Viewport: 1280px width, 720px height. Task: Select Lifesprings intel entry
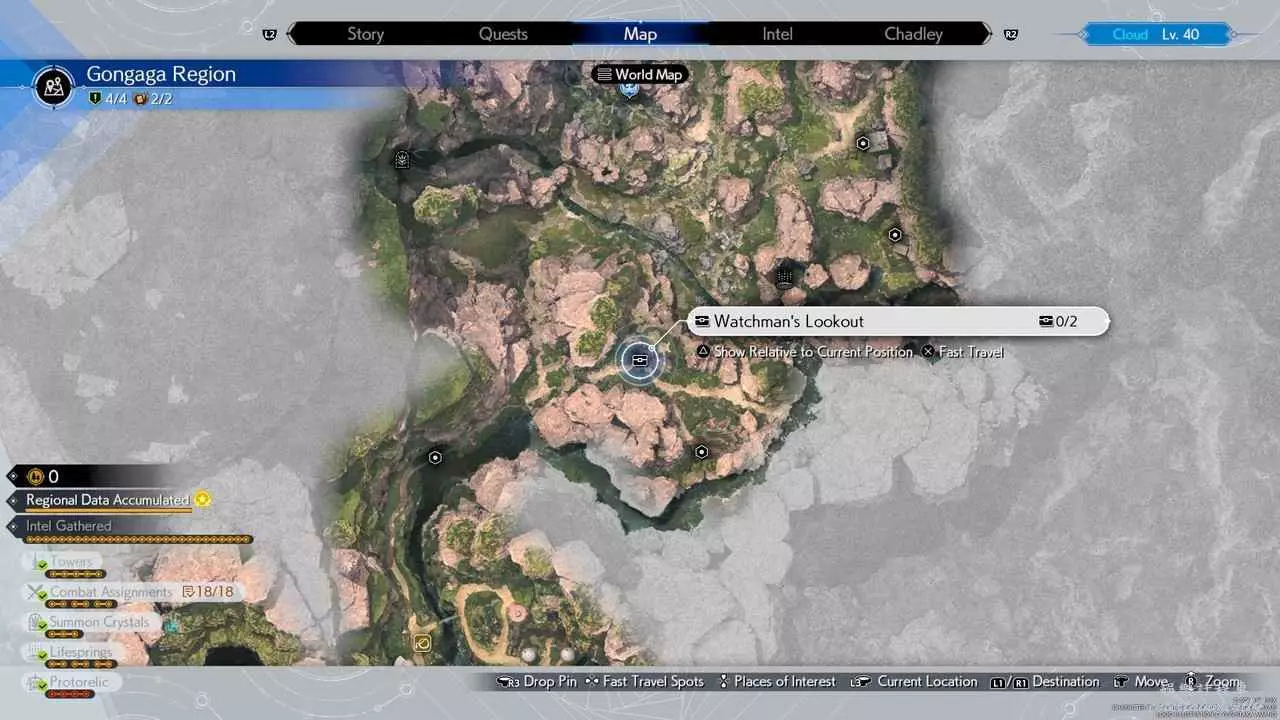80,653
